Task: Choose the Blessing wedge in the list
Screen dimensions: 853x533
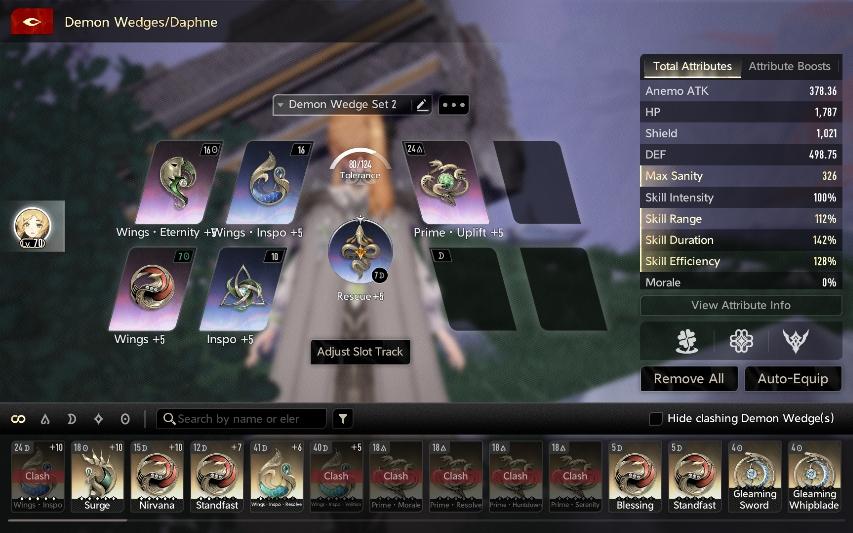Action: pyautogui.click(x=635, y=475)
